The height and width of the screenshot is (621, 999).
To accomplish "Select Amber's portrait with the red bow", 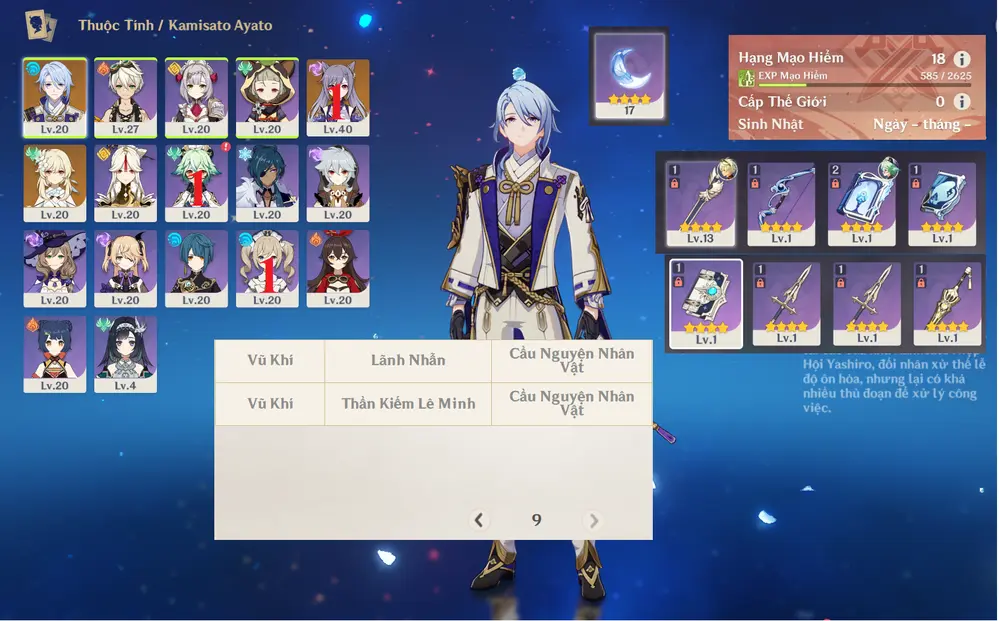I will (338, 268).
